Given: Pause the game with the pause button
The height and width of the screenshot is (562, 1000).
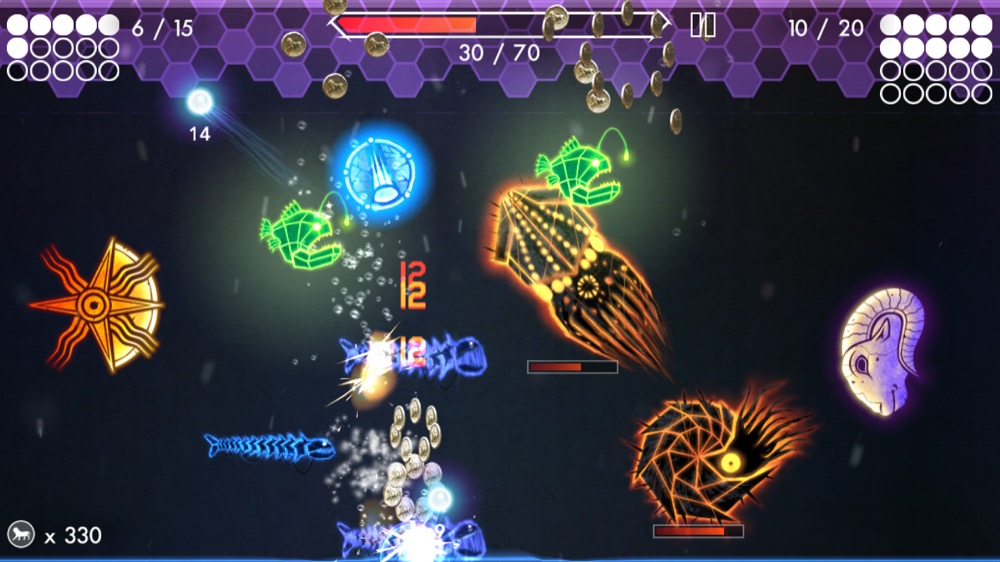Looking at the screenshot, I should click(x=703, y=26).
